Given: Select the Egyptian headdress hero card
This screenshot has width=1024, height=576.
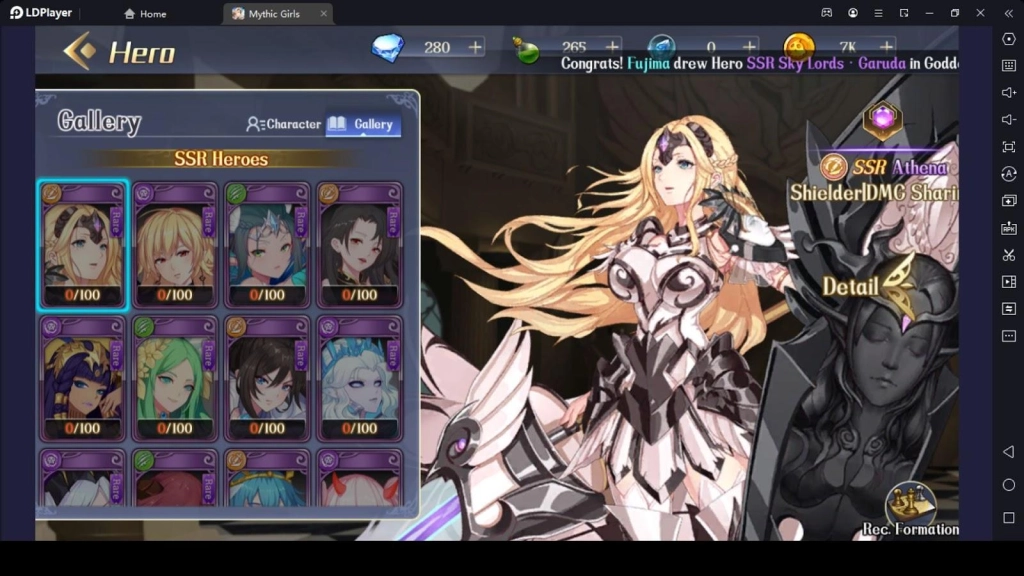Looking at the screenshot, I should pyautogui.click(x=84, y=378).
